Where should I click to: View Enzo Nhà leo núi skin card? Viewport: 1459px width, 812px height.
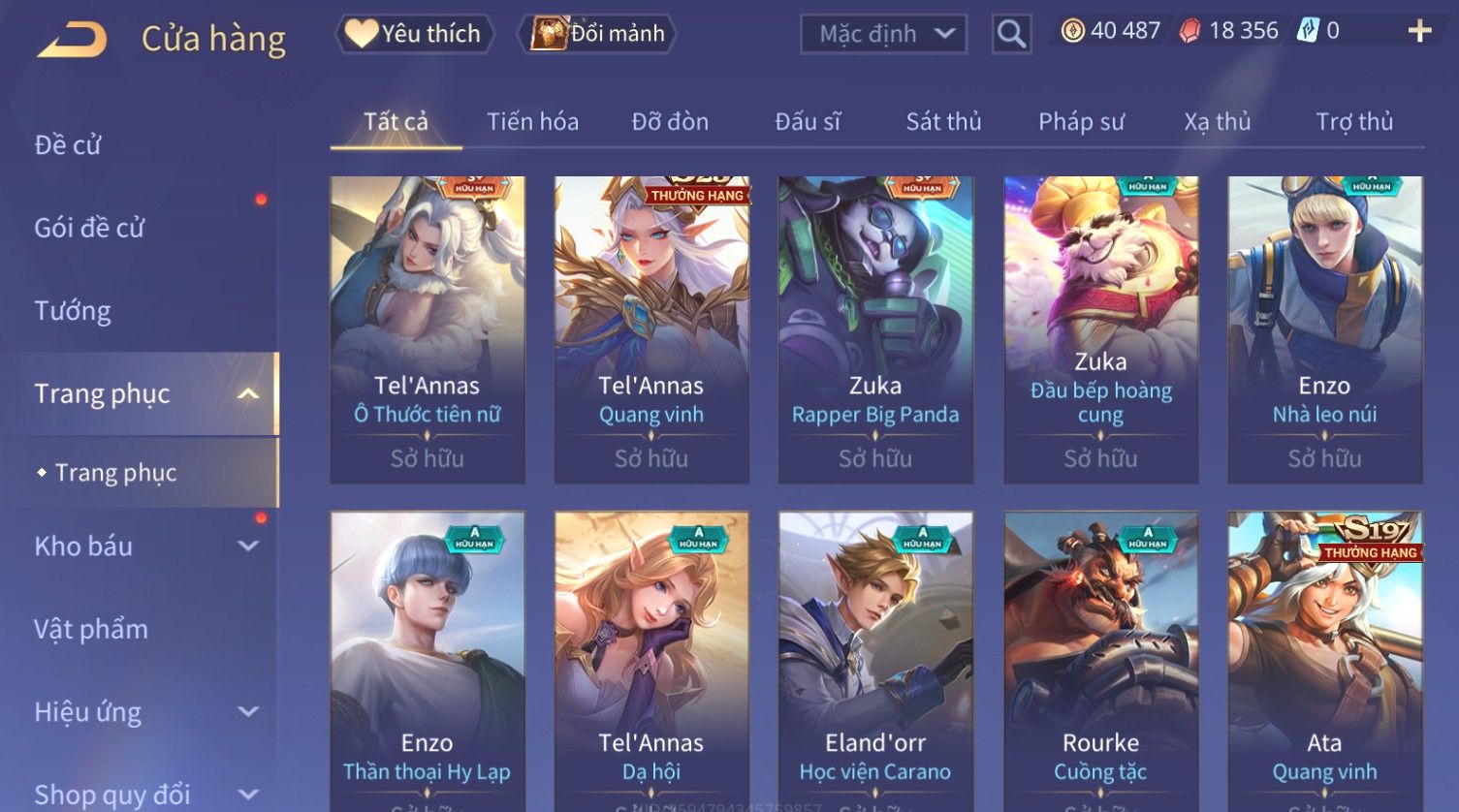point(1324,329)
